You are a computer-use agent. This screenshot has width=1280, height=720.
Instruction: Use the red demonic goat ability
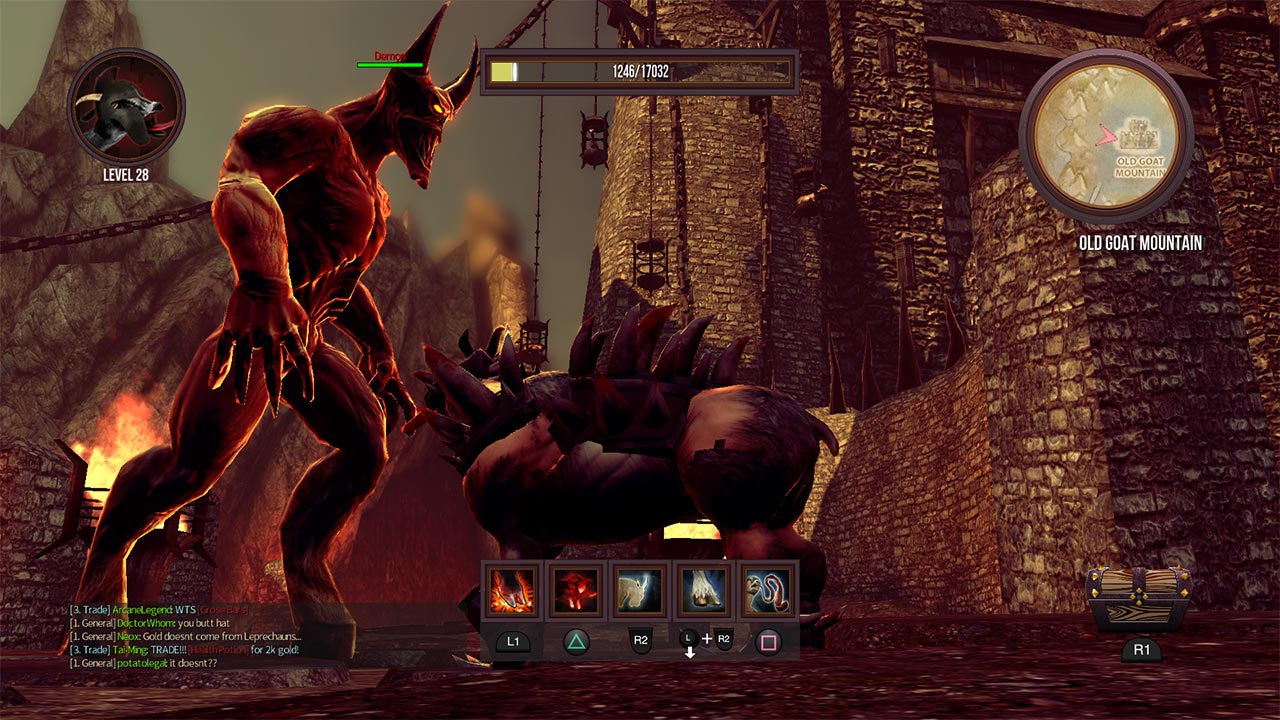pyautogui.click(x=576, y=591)
